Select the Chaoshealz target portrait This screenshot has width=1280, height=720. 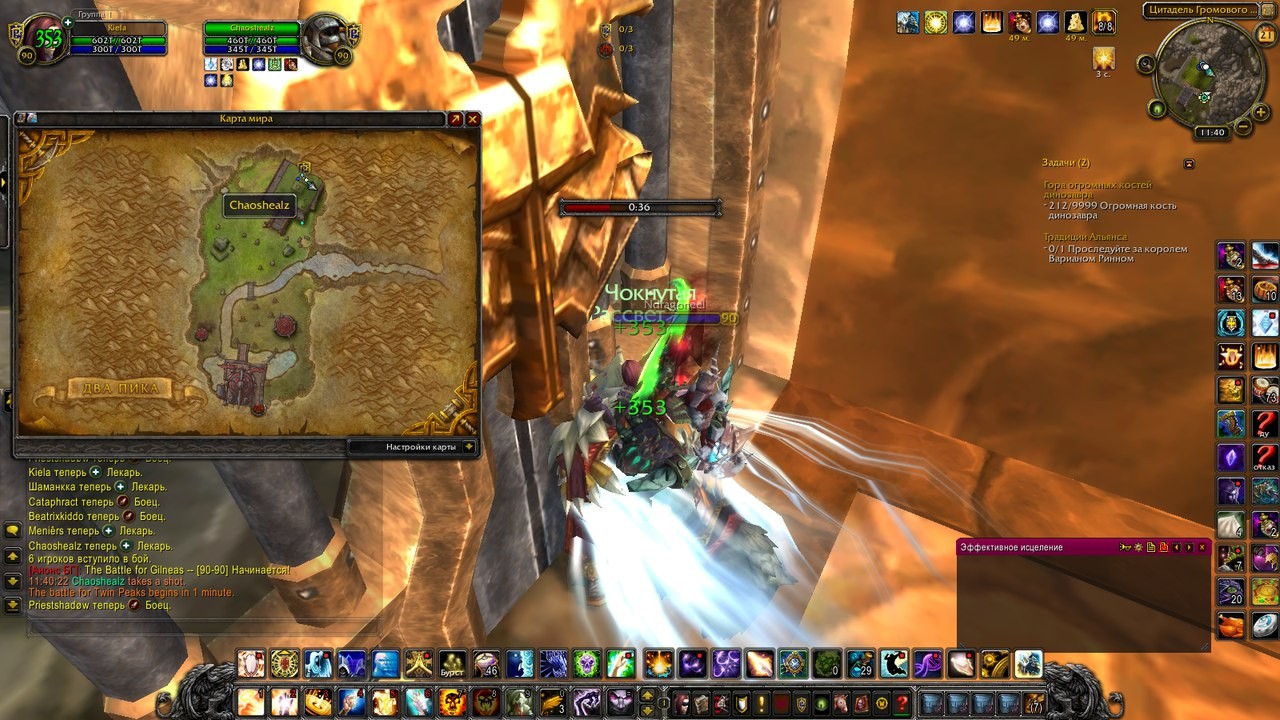click(x=327, y=40)
